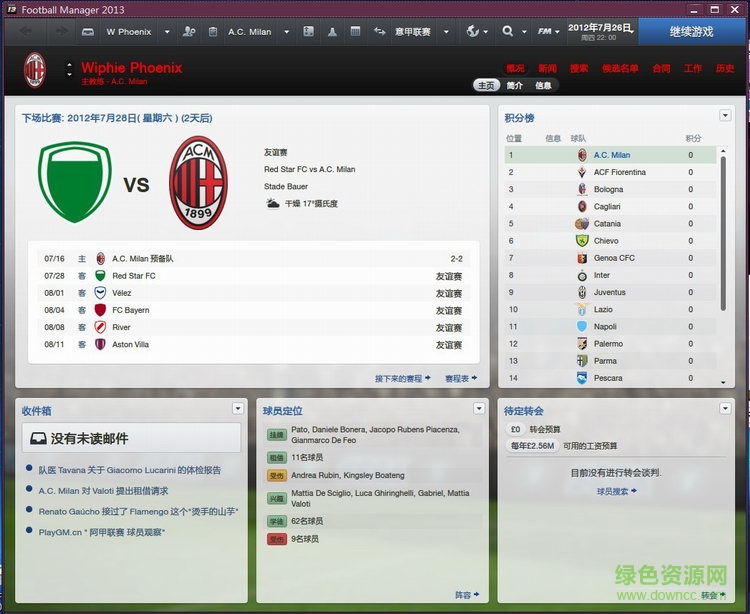
Task: Select A.C. Milan in the league table
Action: pyautogui.click(x=611, y=155)
